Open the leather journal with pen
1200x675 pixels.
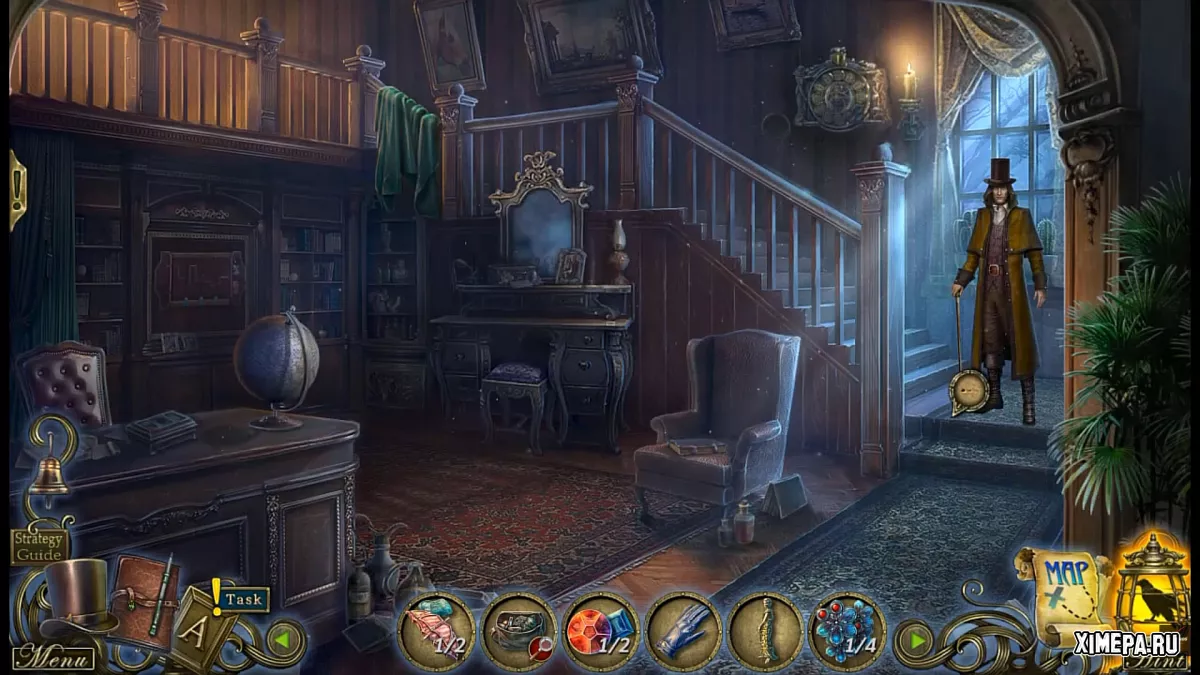point(145,598)
